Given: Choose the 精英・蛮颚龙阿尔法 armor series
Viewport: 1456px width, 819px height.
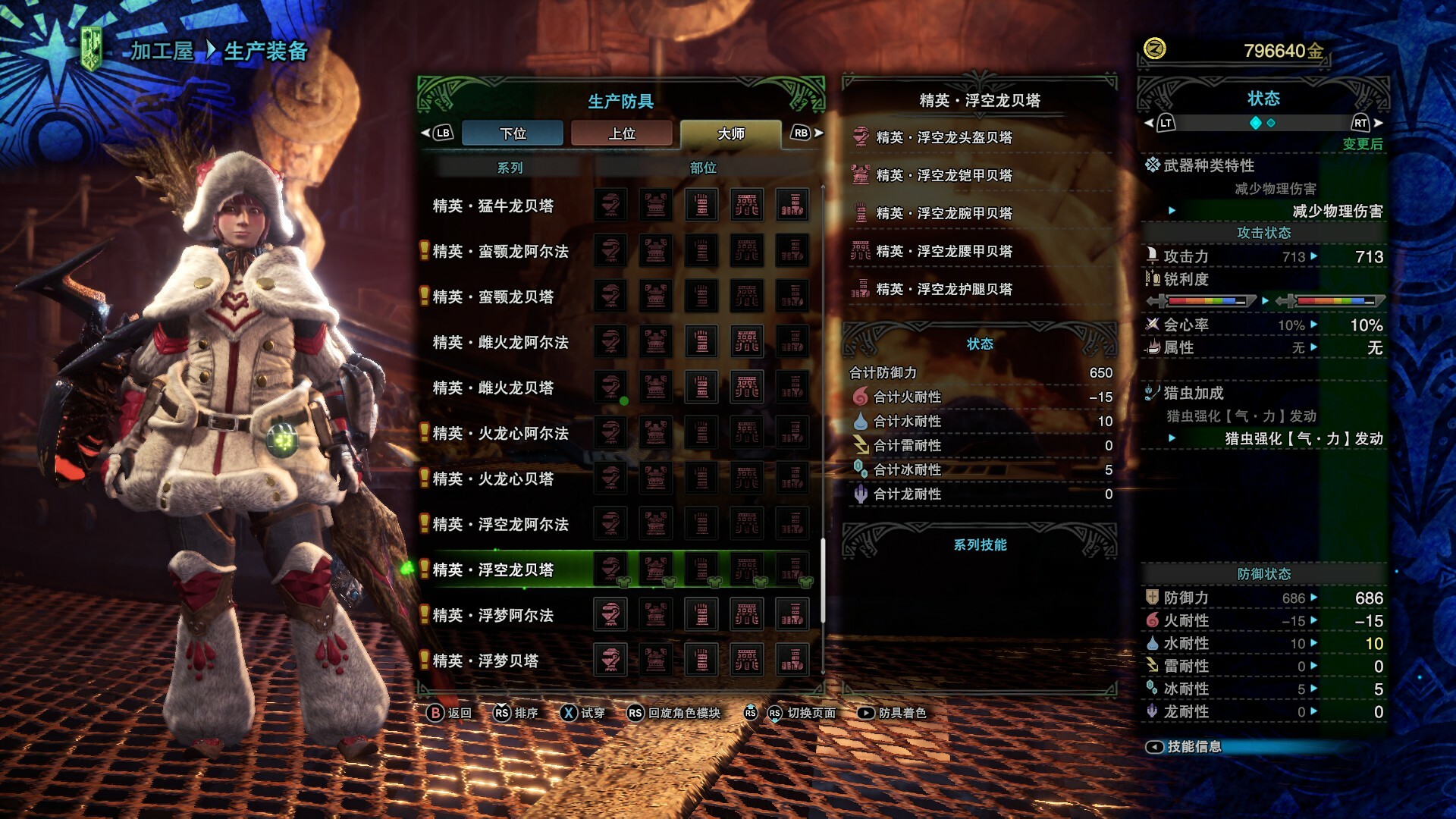Looking at the screenshot, I should tap(500, 252).
